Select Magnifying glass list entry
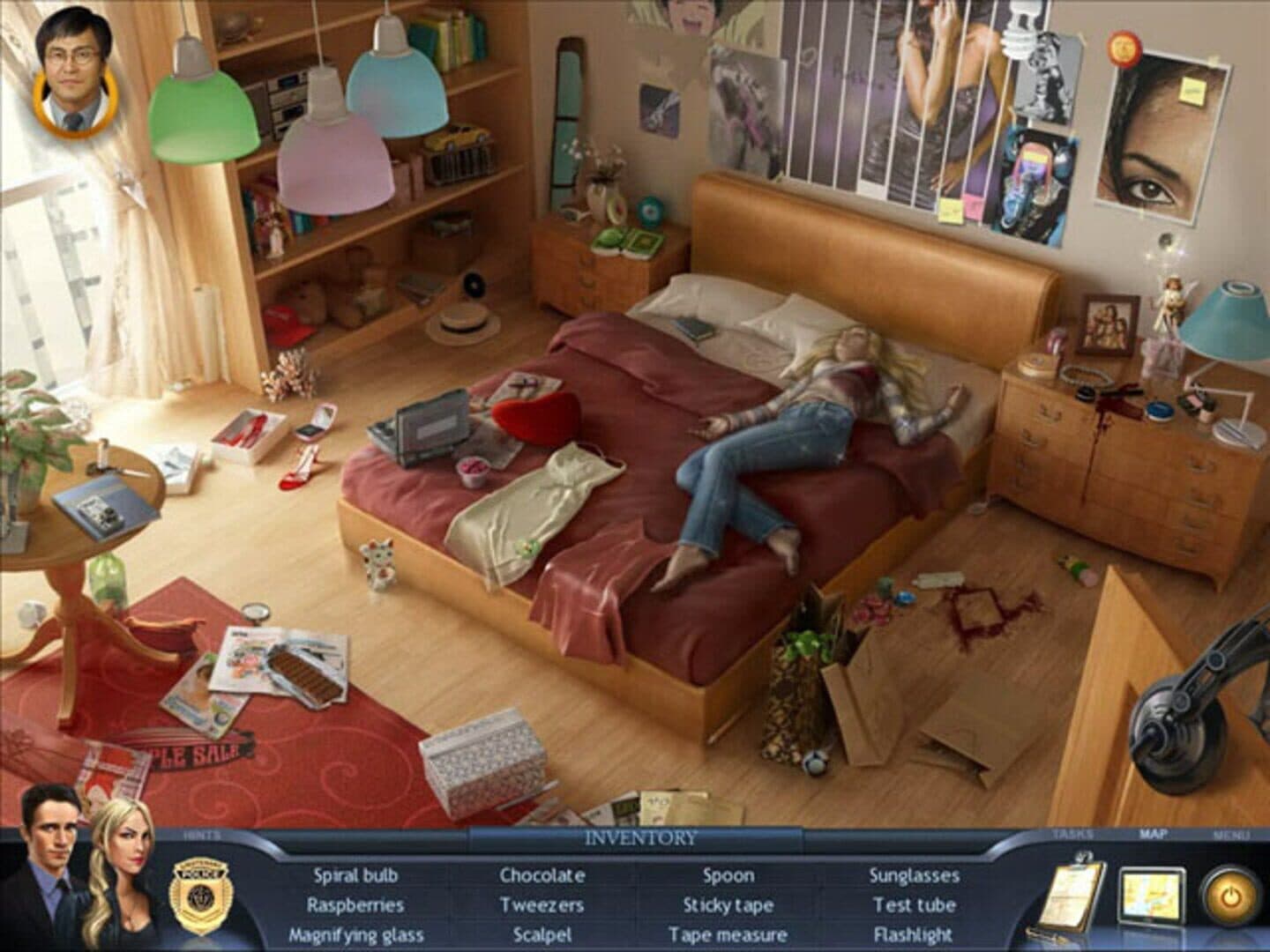Viewport: 1270px width, 952px height. [x=355, y=935]
